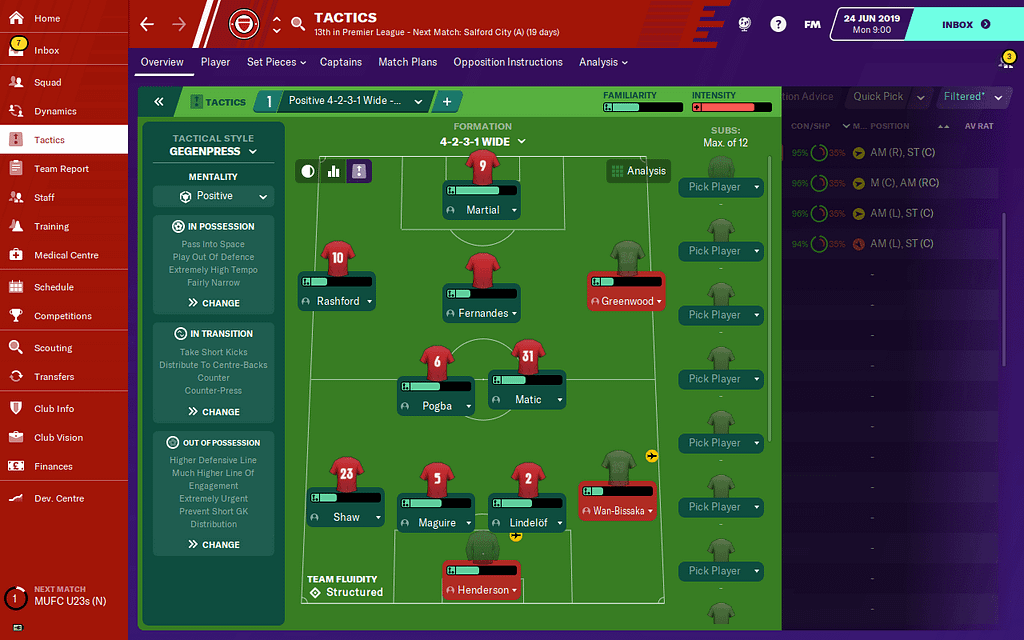The width and height of the screenshot is (1024, 640).
Task: Switch to the Set Pieces tab
Action: tap(271, 62)
